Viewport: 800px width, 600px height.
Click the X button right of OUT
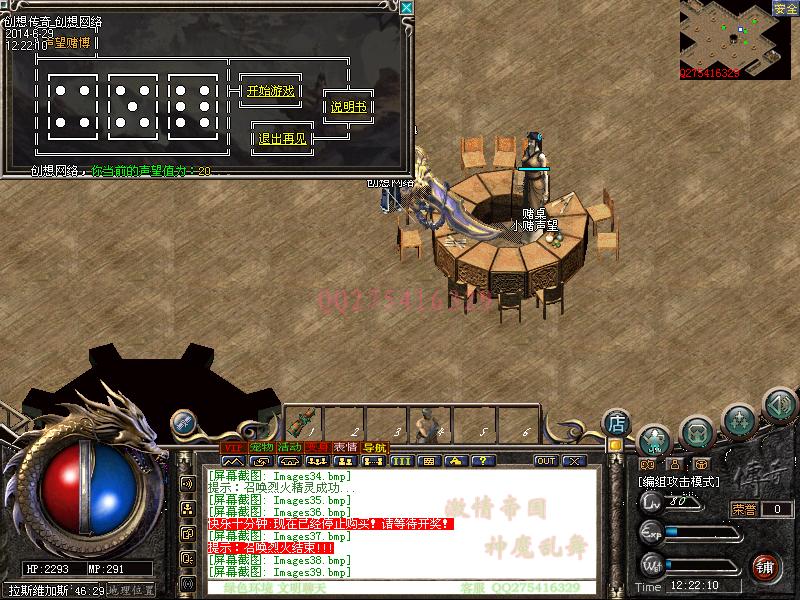point(574,461)
